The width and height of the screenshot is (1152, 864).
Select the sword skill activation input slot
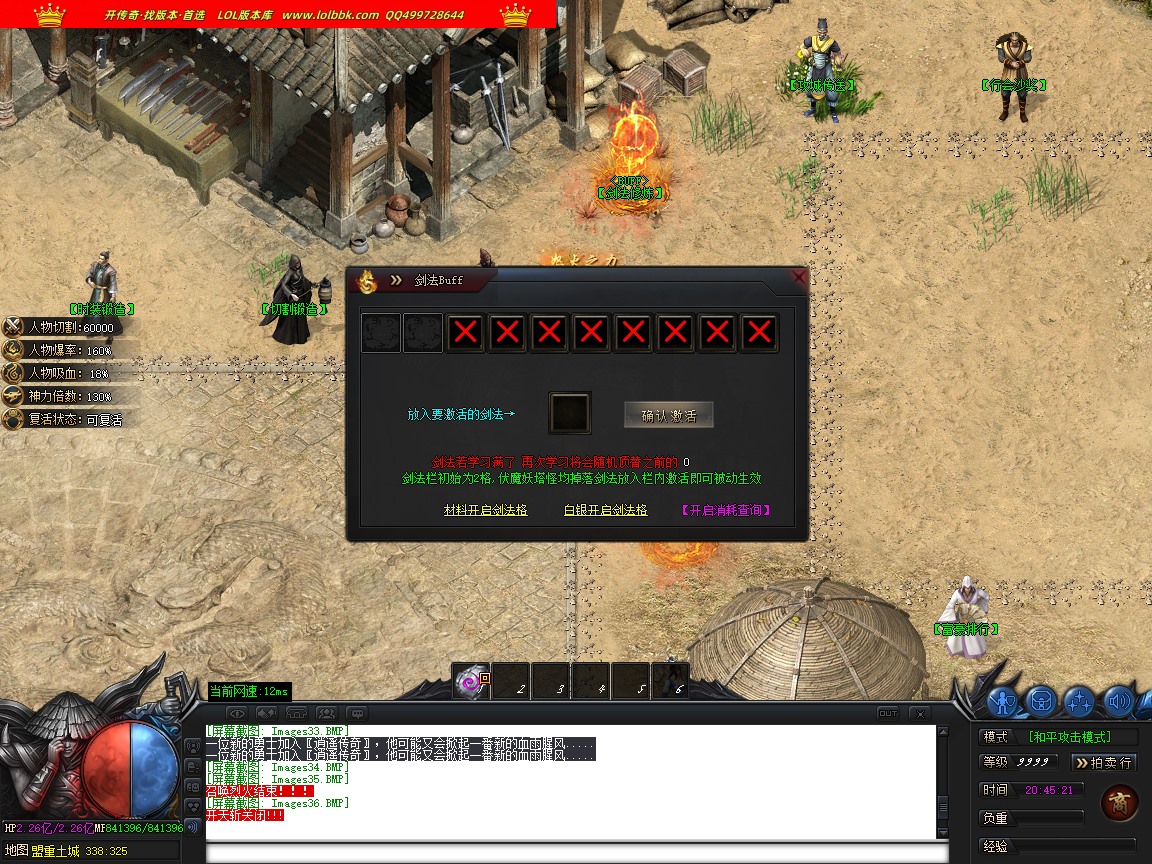tap(570, 413)
